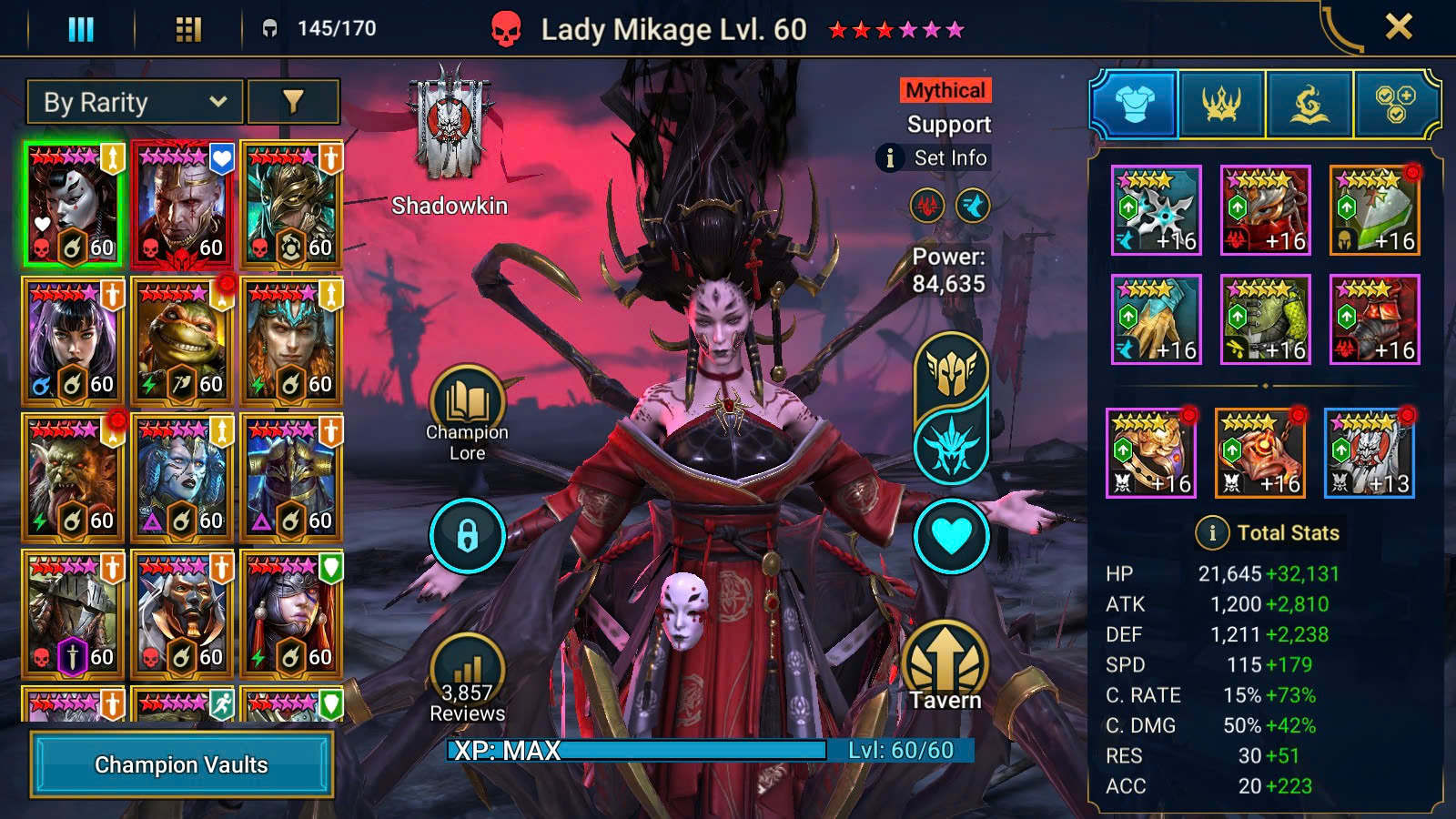The width and height of the screenshot is (1456, 819).
Task: Select the shuriken weapon artifact slot
Action: click(1156, 210)
